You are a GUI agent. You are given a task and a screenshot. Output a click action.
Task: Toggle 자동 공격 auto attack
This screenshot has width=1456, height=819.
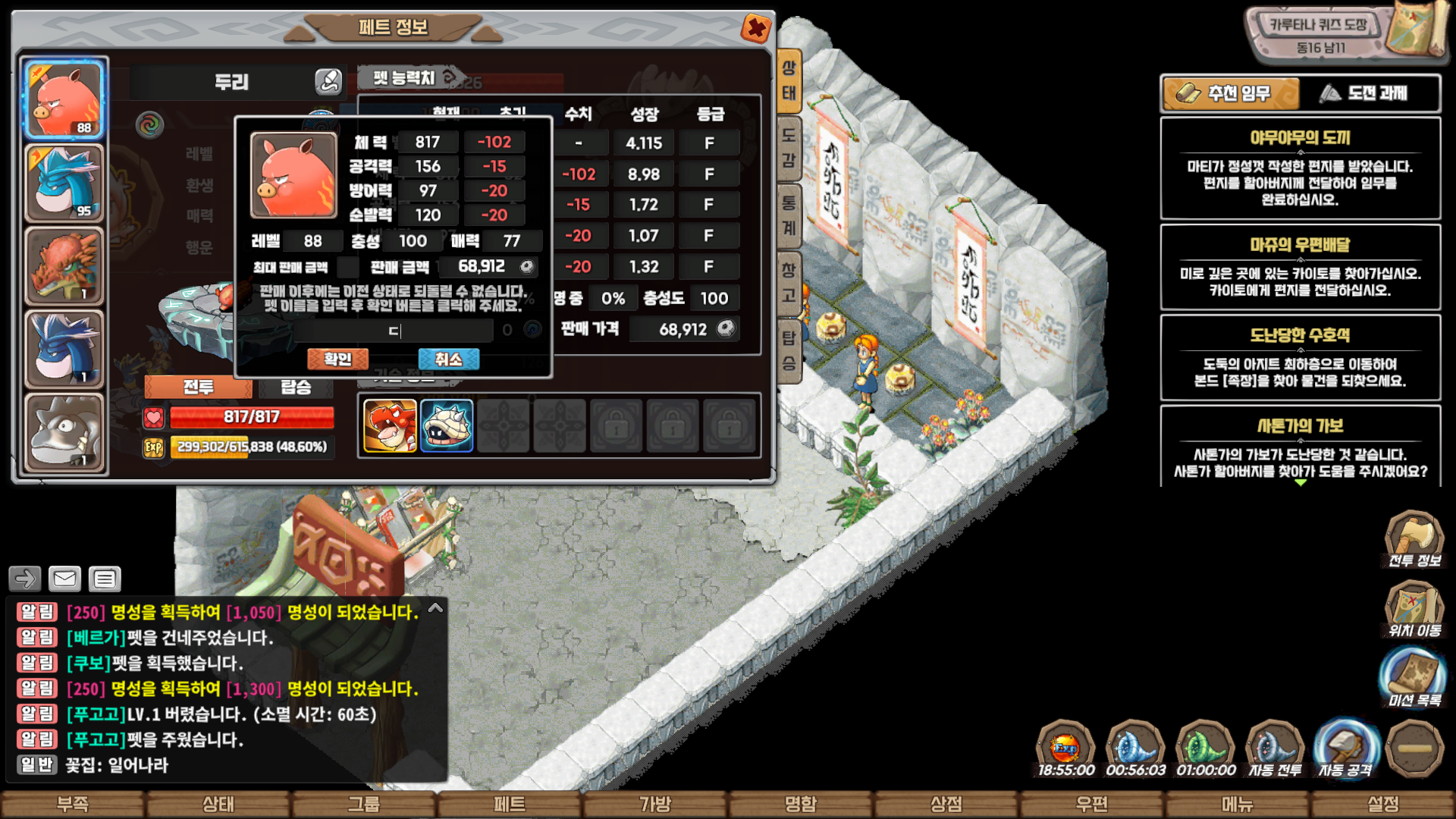point(1345,748)
